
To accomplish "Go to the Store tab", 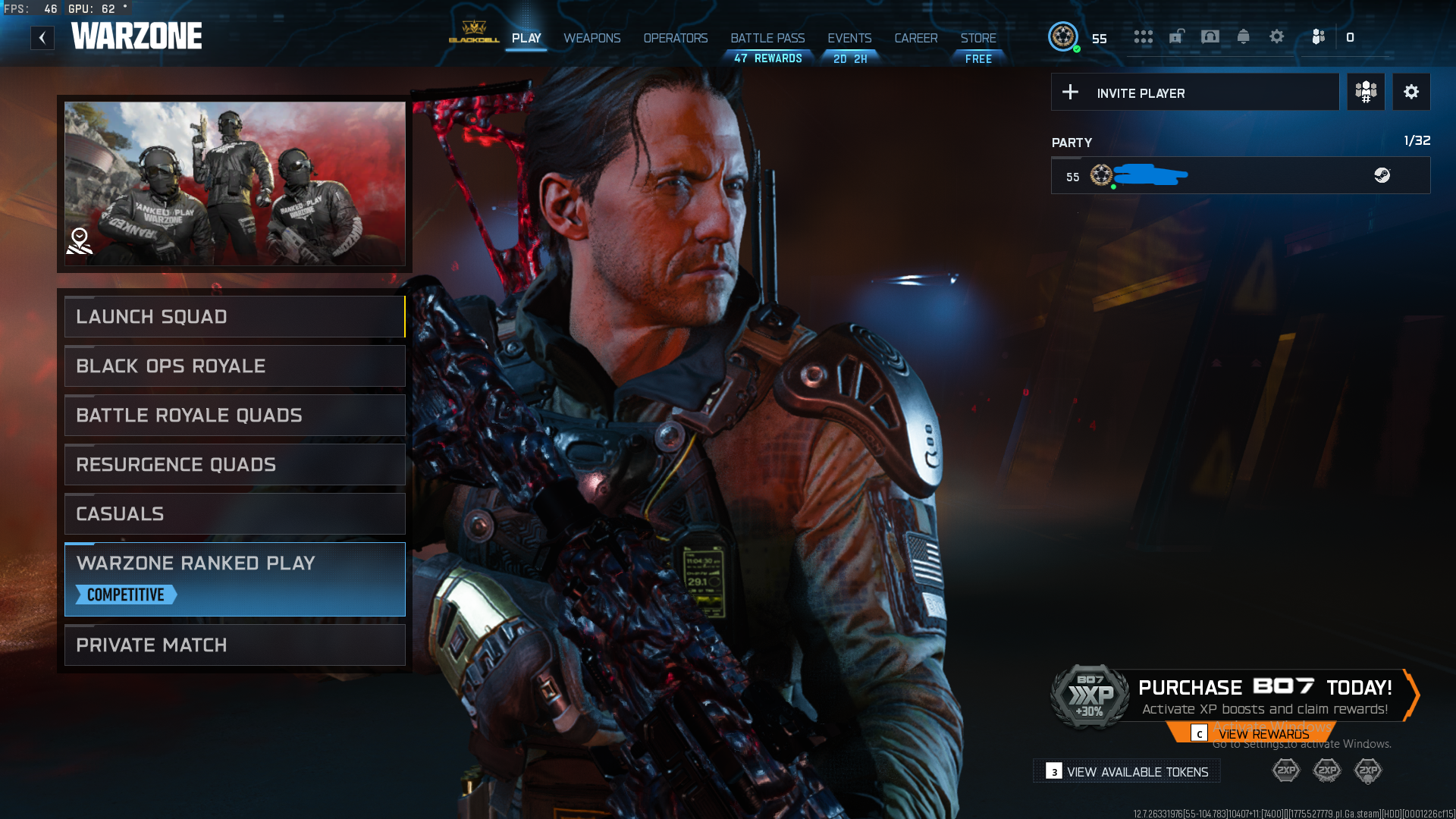I will [978, 38].
